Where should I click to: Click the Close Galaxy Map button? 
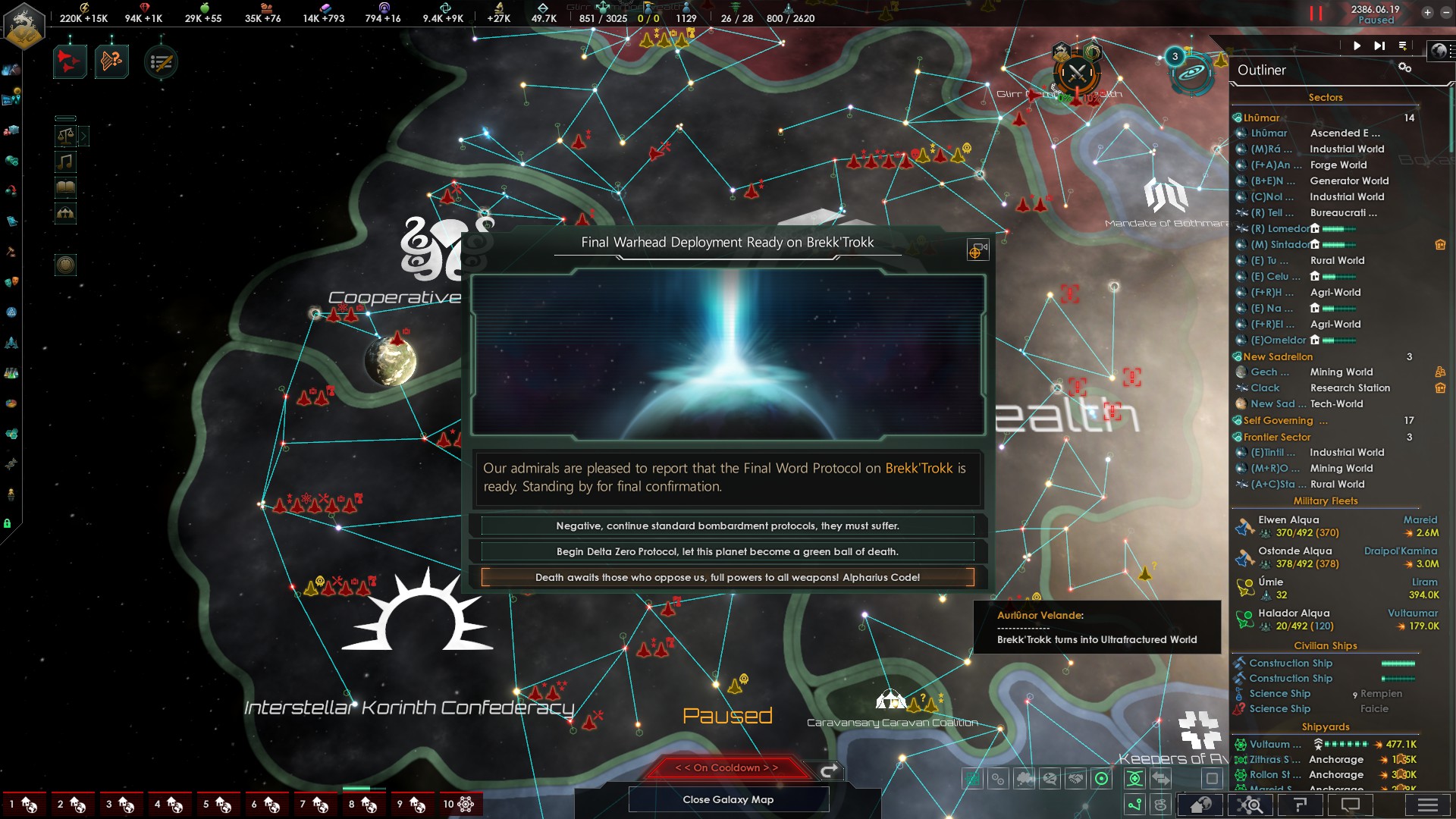[728, 799]
